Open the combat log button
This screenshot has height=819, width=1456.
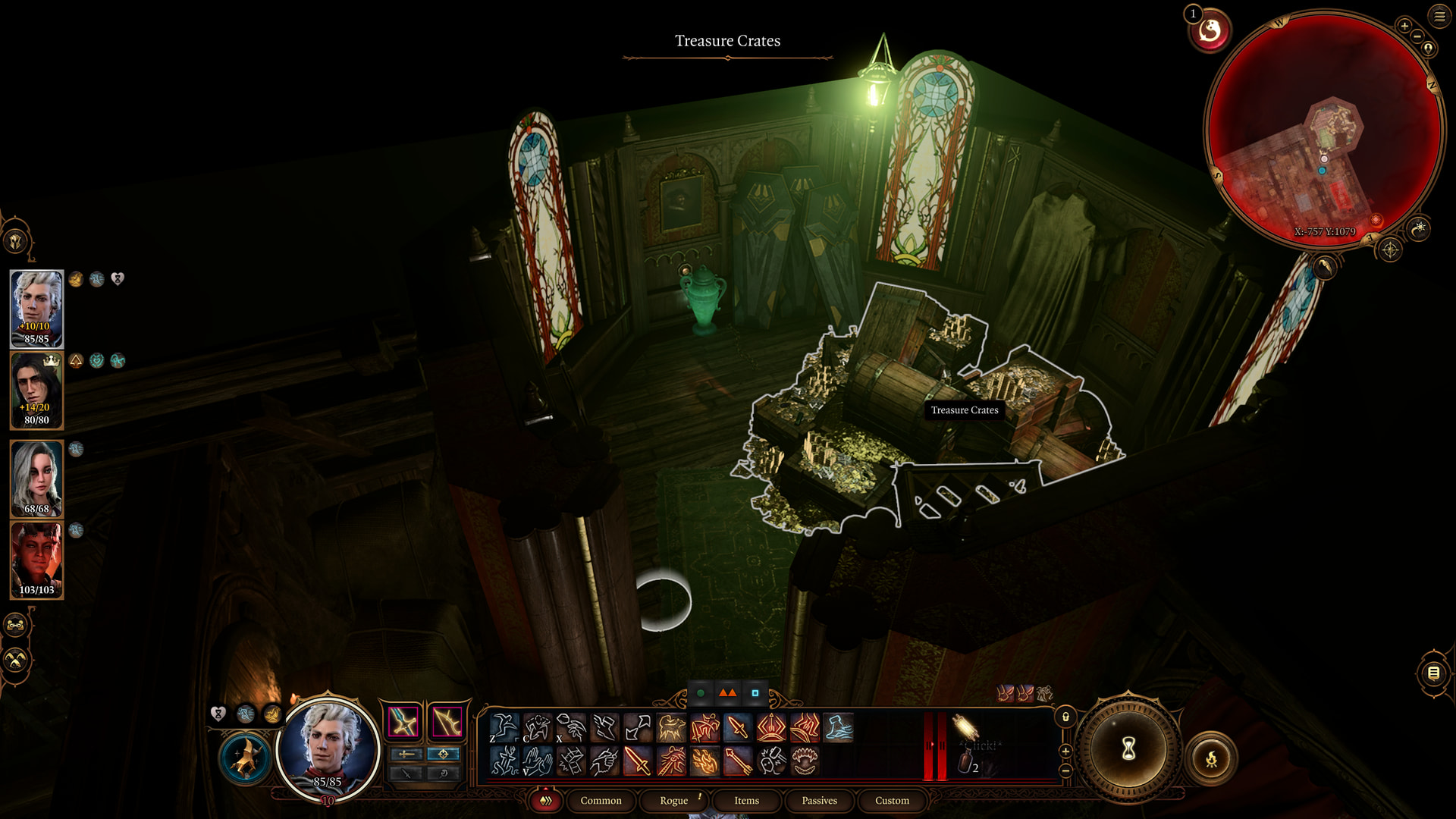(1433, 673)
